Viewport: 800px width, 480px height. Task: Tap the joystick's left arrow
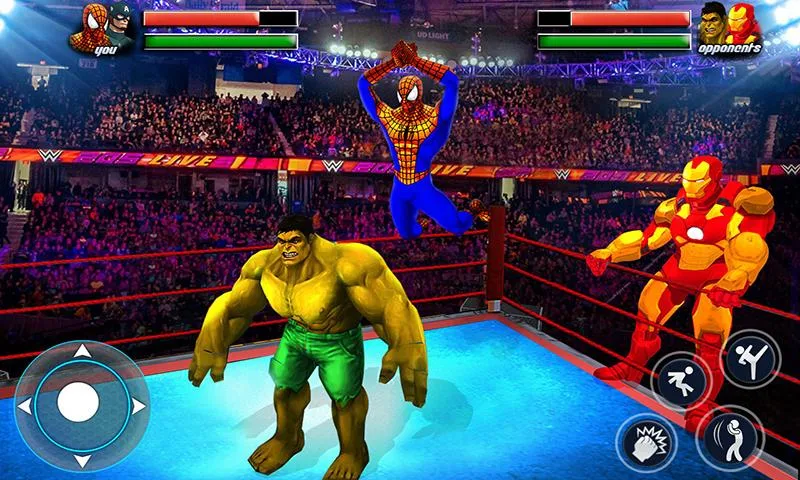pyautogui.click(x=27, y=405)
